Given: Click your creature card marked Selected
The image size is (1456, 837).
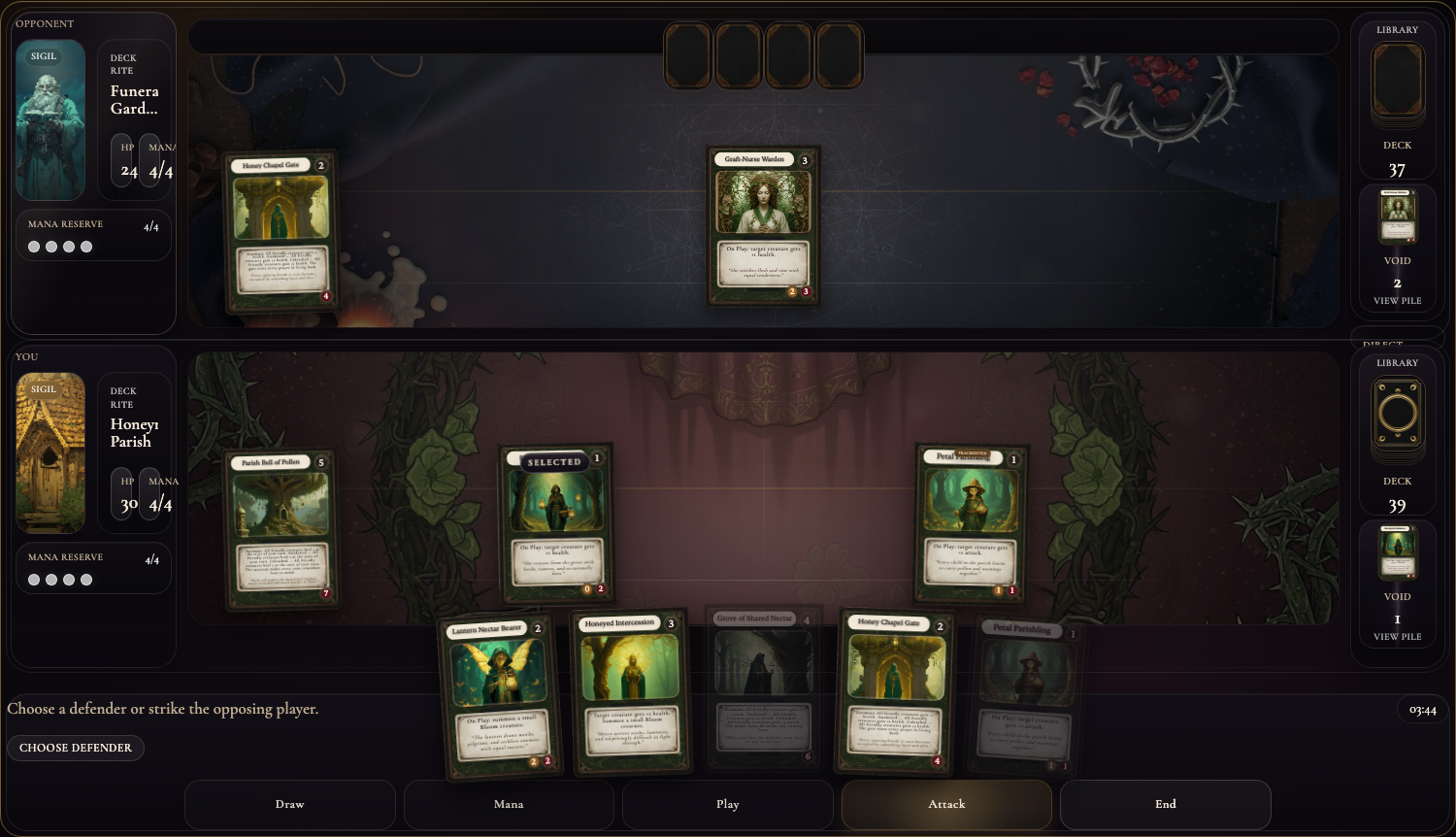Looking at the screenshot, I should click(x=556, y=524).
